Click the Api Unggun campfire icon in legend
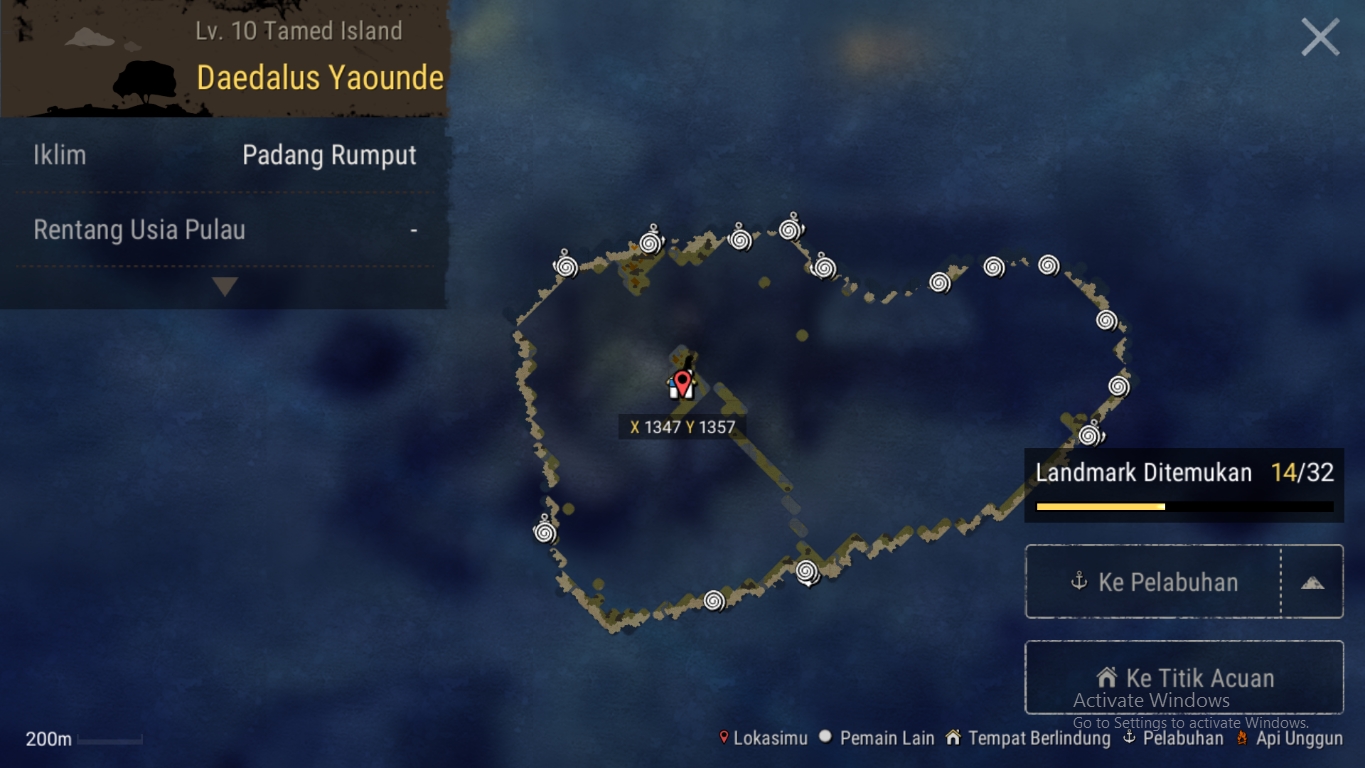 1242,738
